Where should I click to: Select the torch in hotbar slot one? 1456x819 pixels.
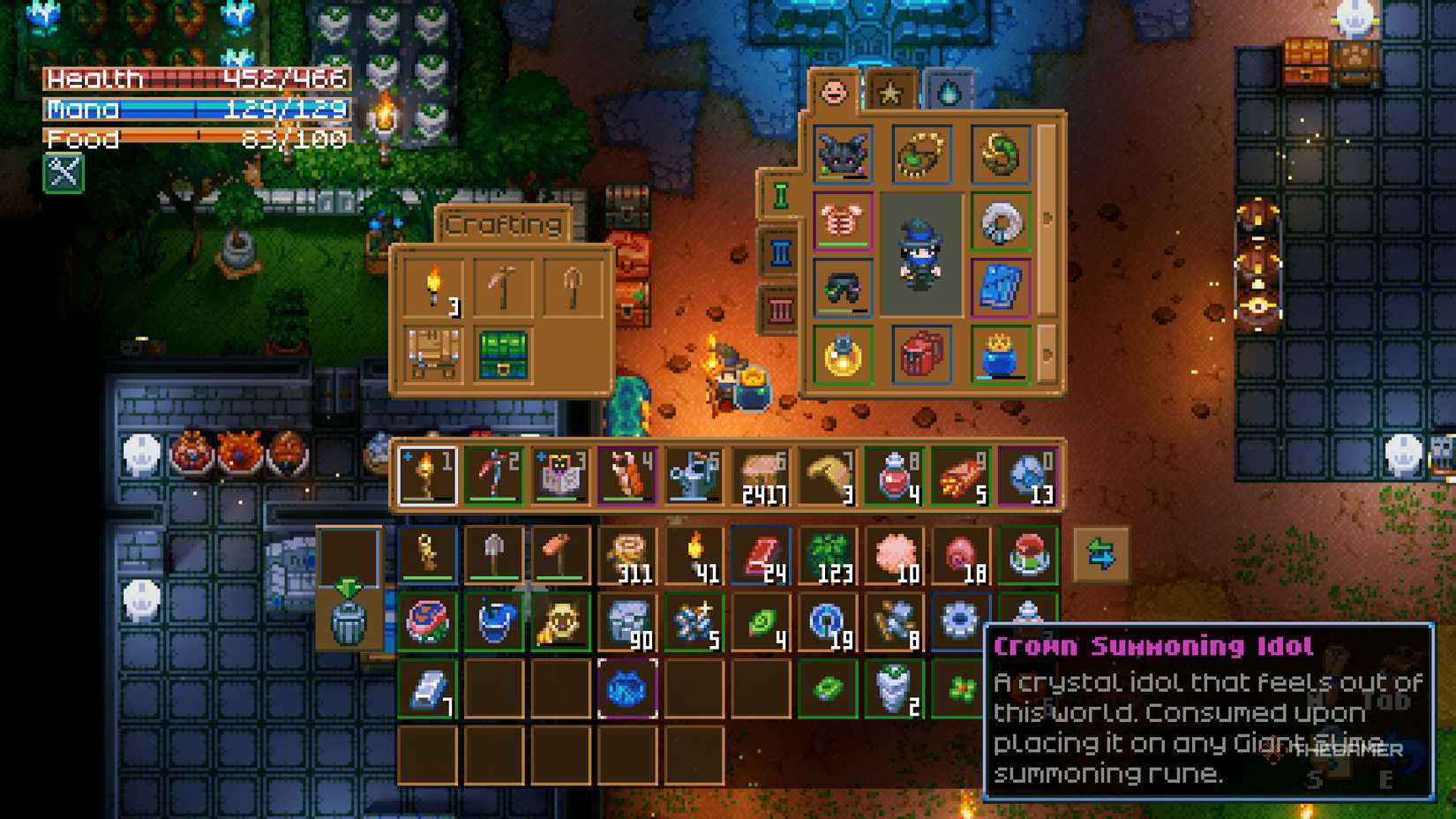coord(427,475)
